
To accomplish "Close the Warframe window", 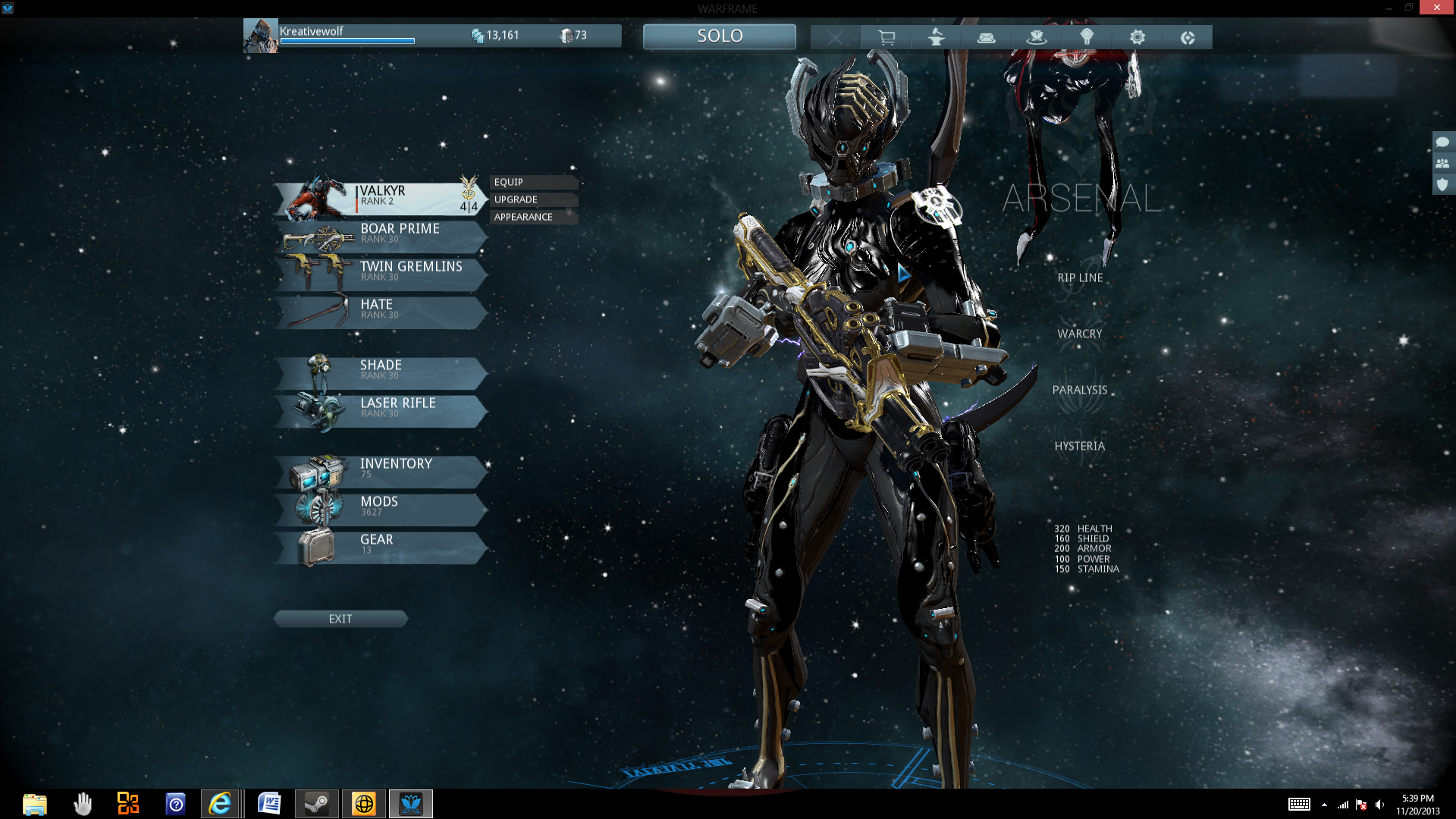I will coord(1436,8).
